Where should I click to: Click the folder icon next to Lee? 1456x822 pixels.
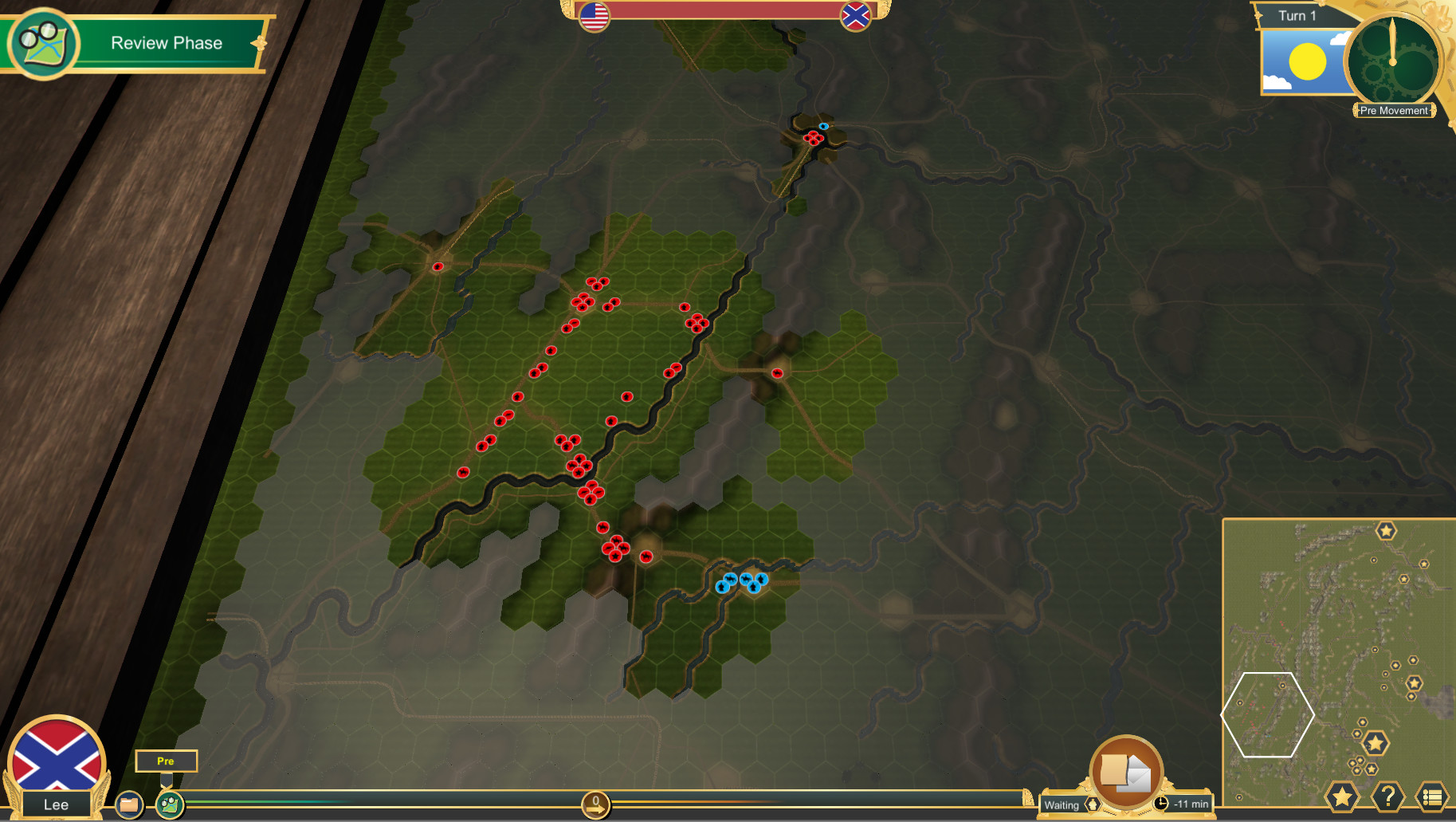pos(128,804)
